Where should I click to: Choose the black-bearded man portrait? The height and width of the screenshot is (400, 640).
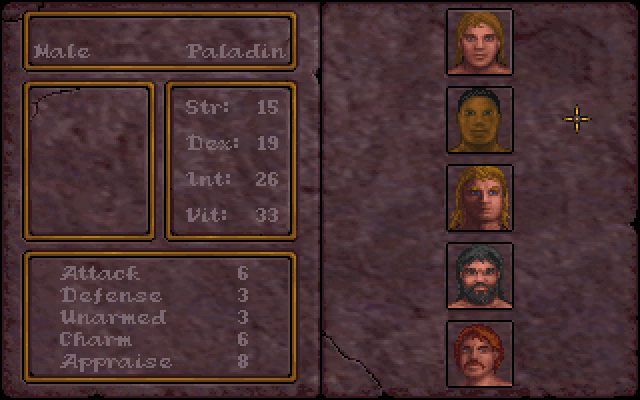tap(479, 276)
